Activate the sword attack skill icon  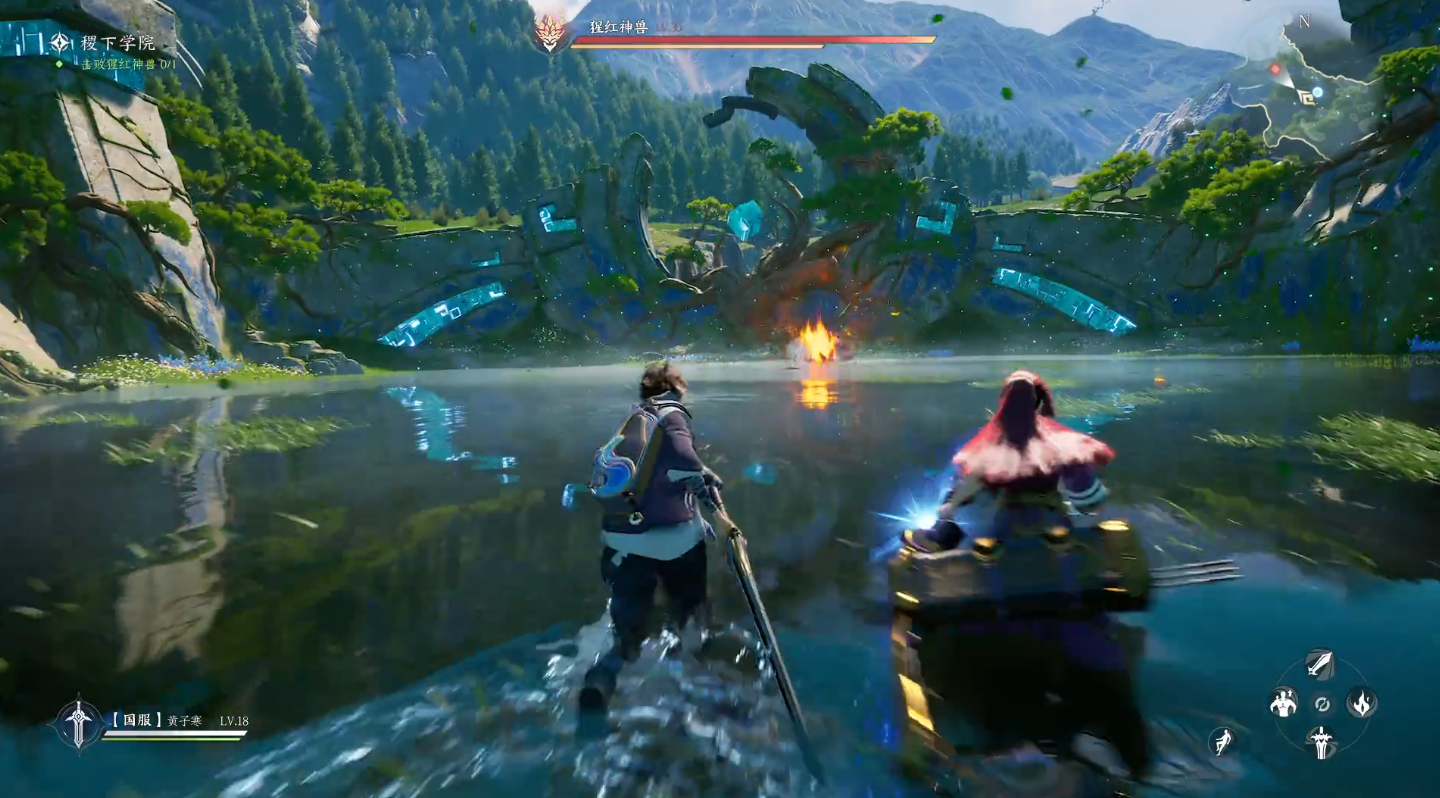point(1320,664)
